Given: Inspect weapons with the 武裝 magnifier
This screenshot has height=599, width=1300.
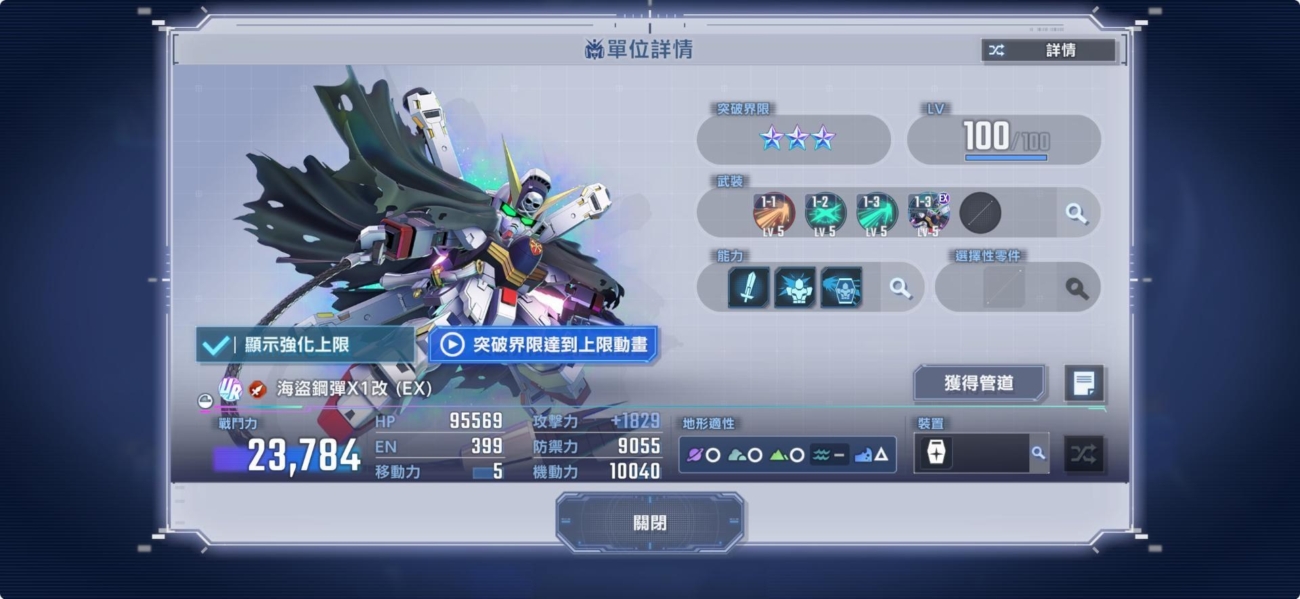Looking at the screenshot, I should point(1076,213).
